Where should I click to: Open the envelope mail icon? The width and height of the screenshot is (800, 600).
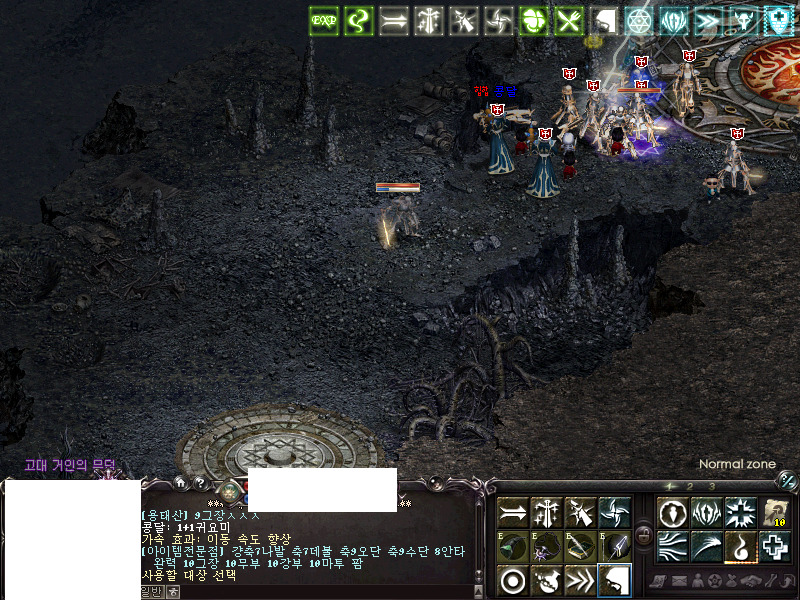[677, 581]
